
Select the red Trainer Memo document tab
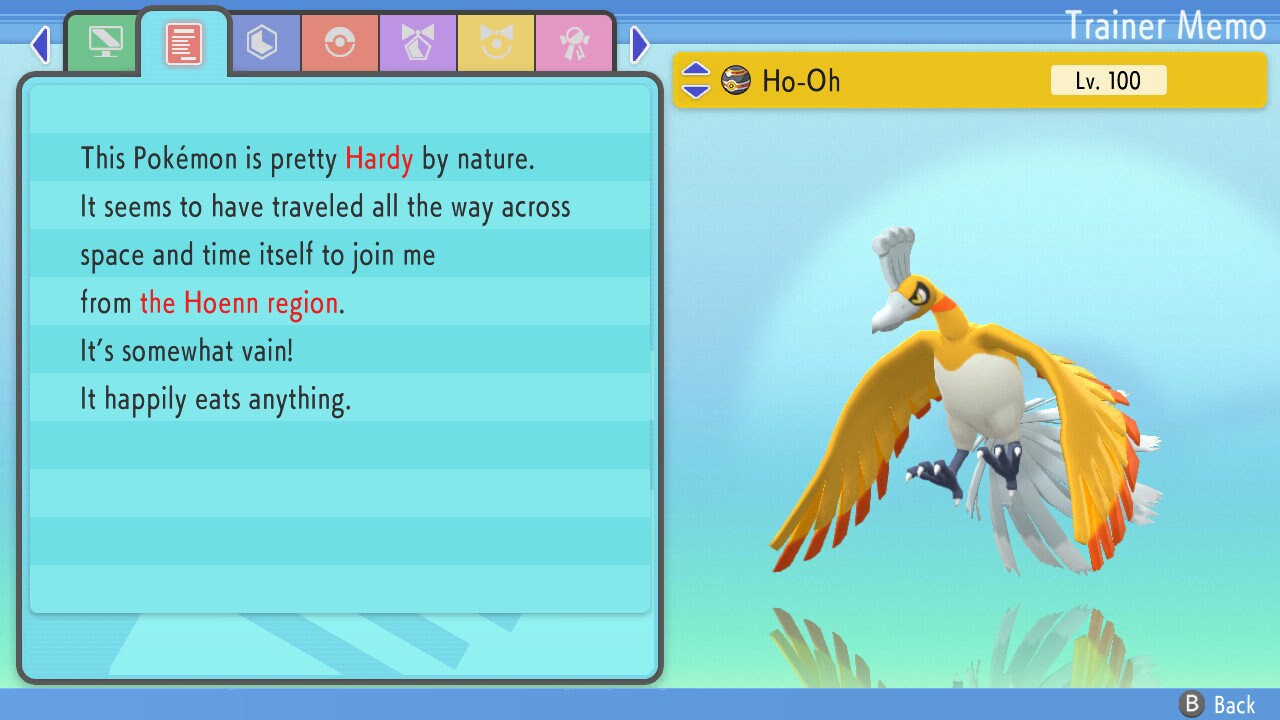pyautogui.click(x=184, y=43)
